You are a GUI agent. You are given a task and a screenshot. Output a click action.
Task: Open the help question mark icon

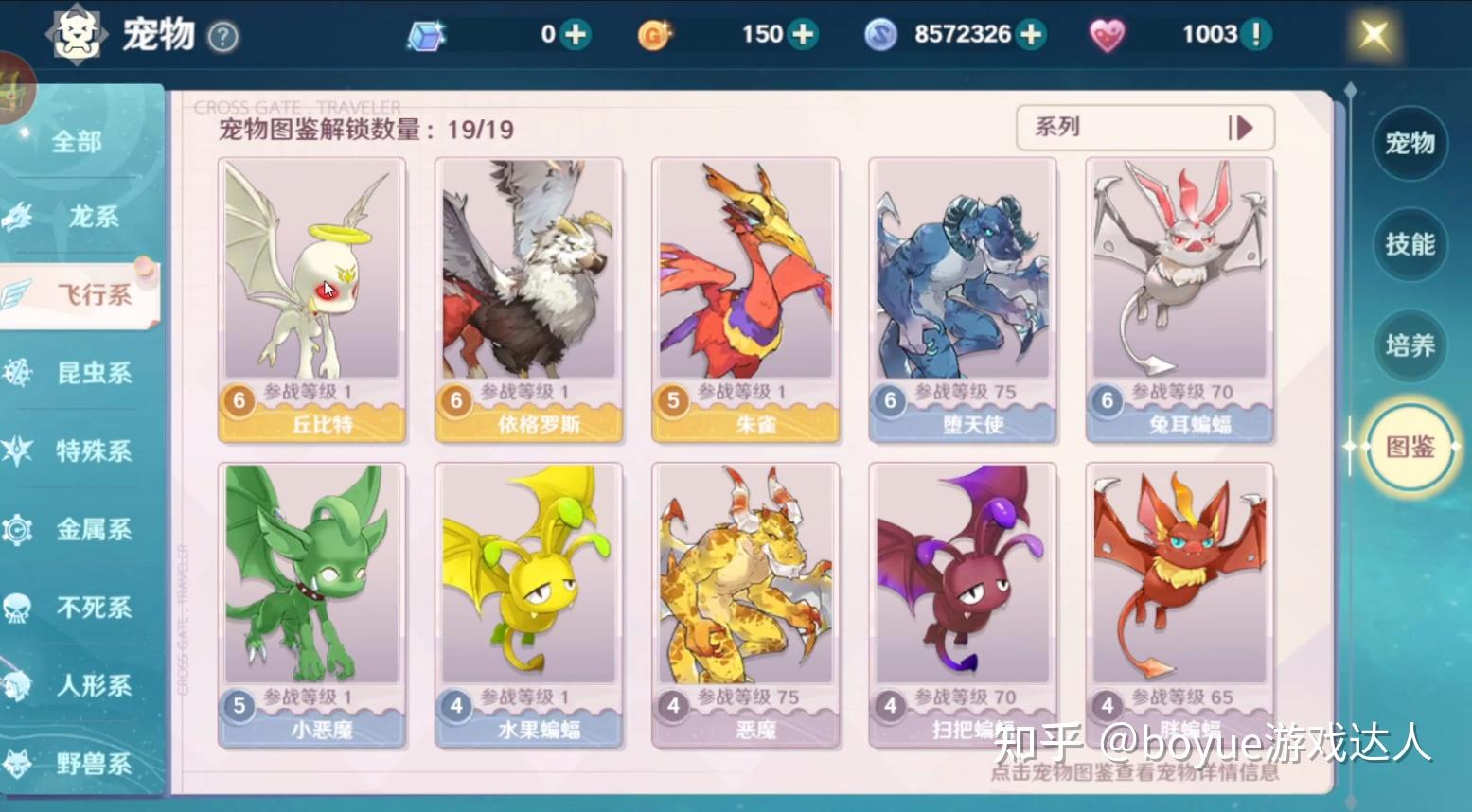click(x=223, y=34)
